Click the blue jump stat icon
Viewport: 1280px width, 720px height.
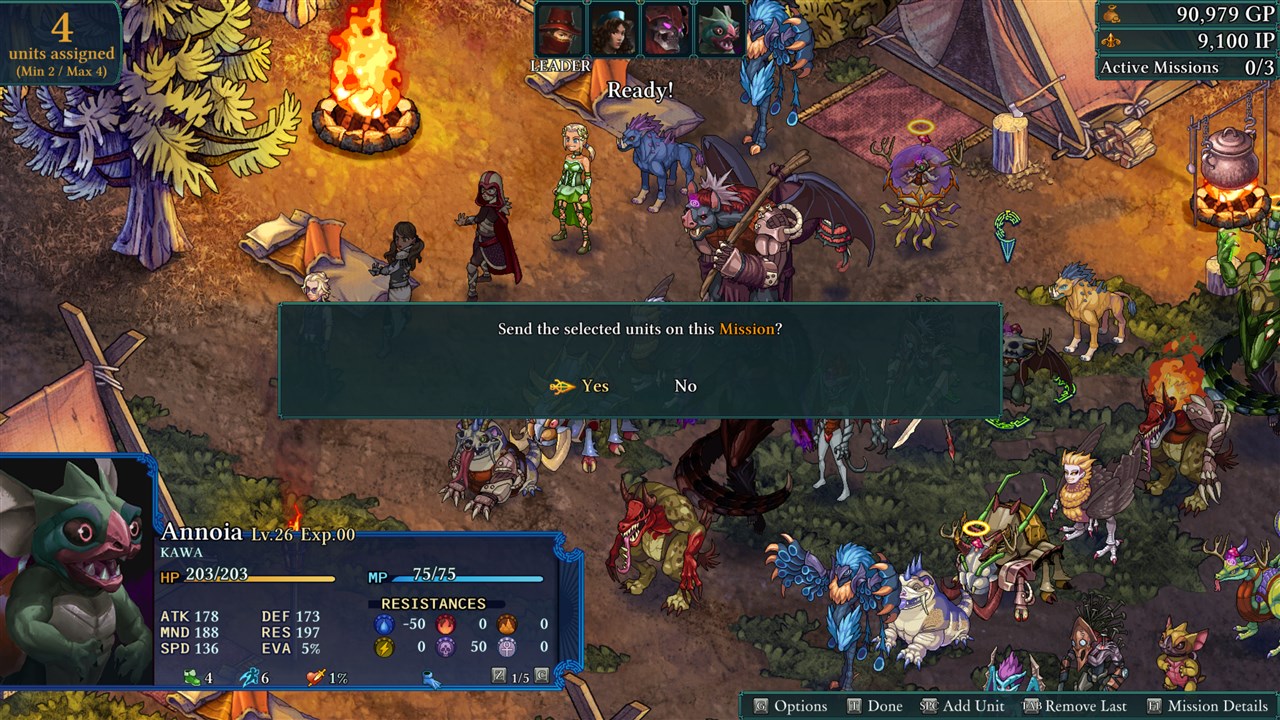coord(251,676)
